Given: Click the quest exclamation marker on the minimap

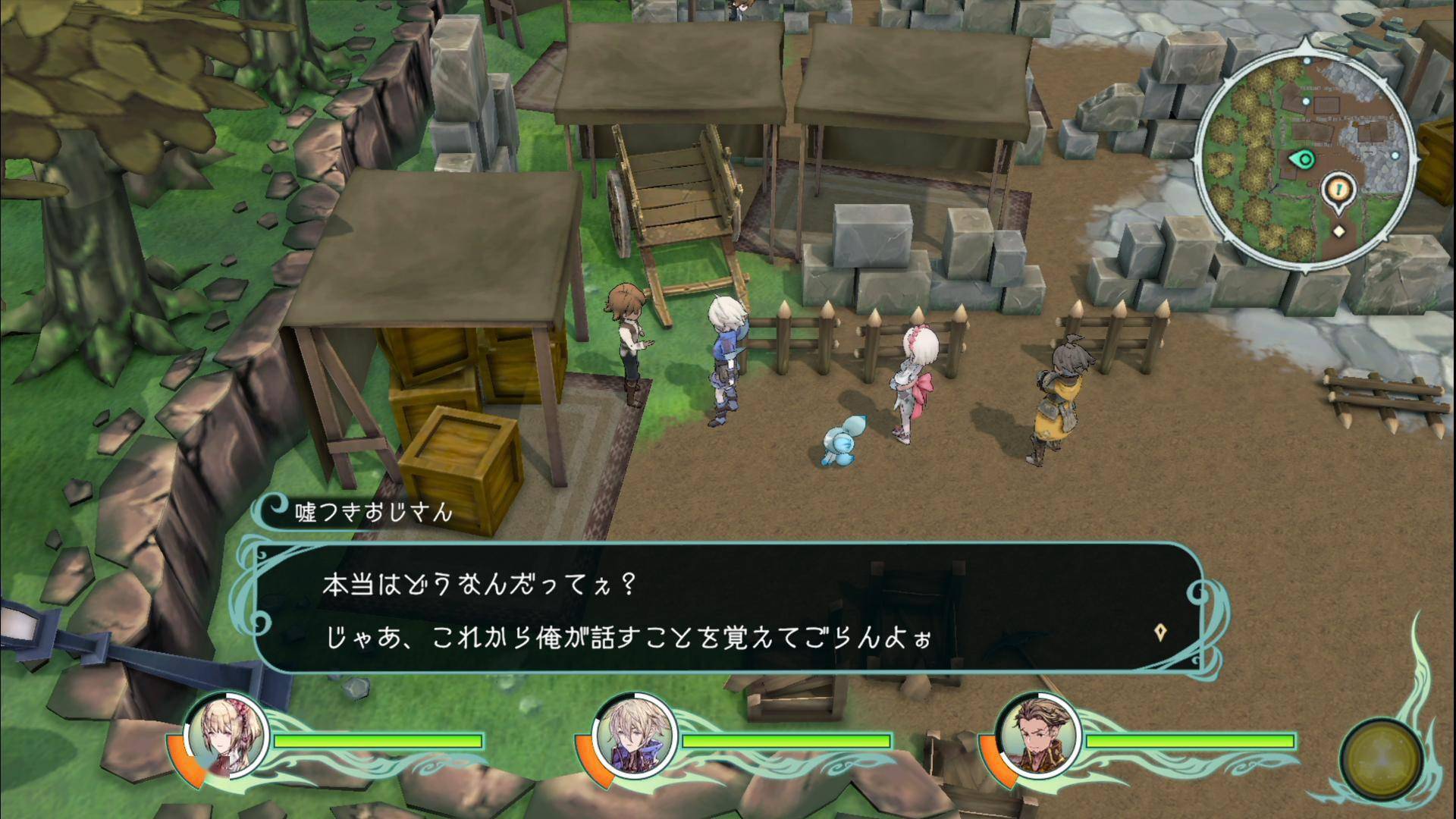Looking at the screenshot, I should pos(1338,187).
